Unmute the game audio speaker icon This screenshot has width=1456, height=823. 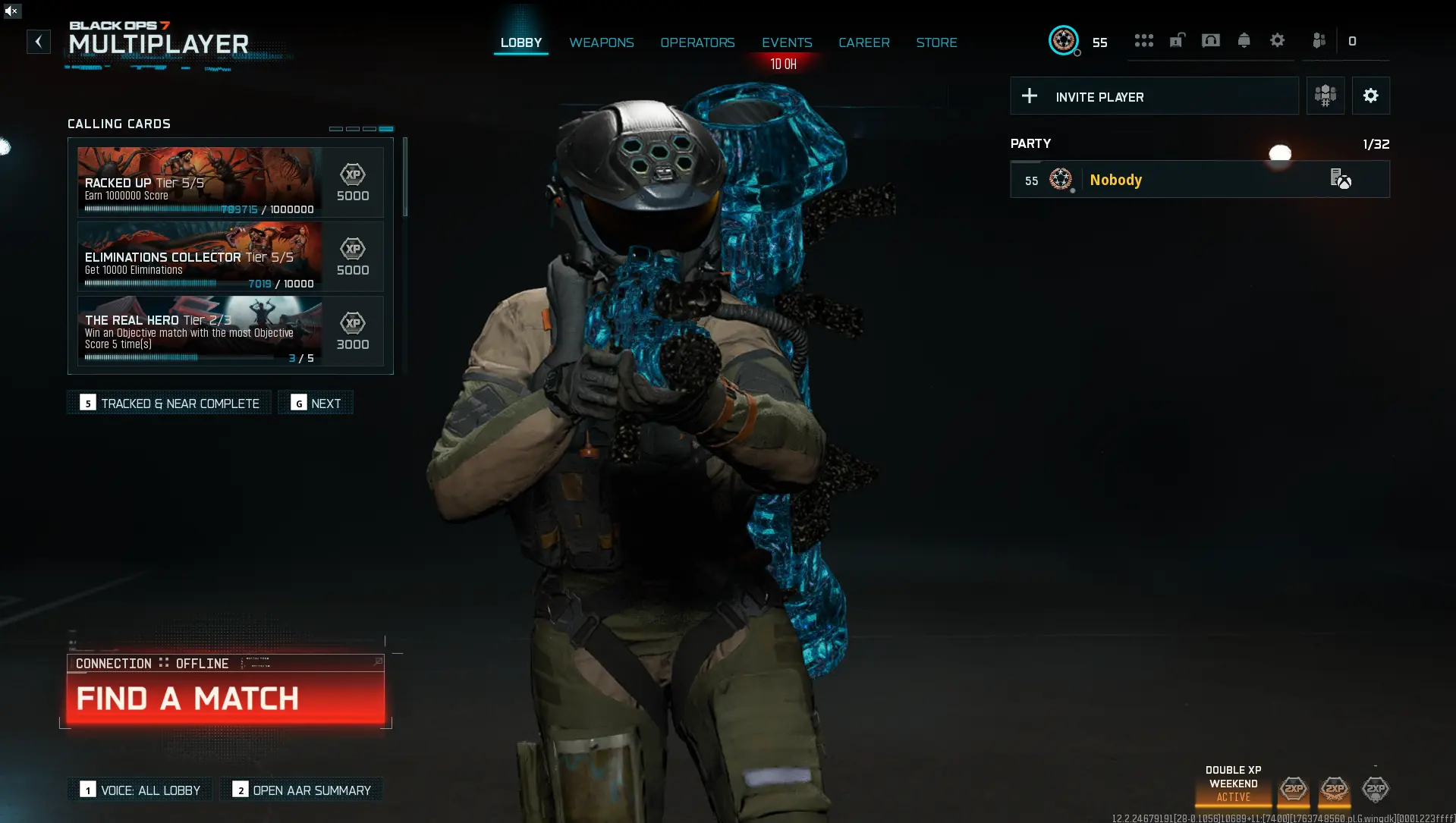11,11
